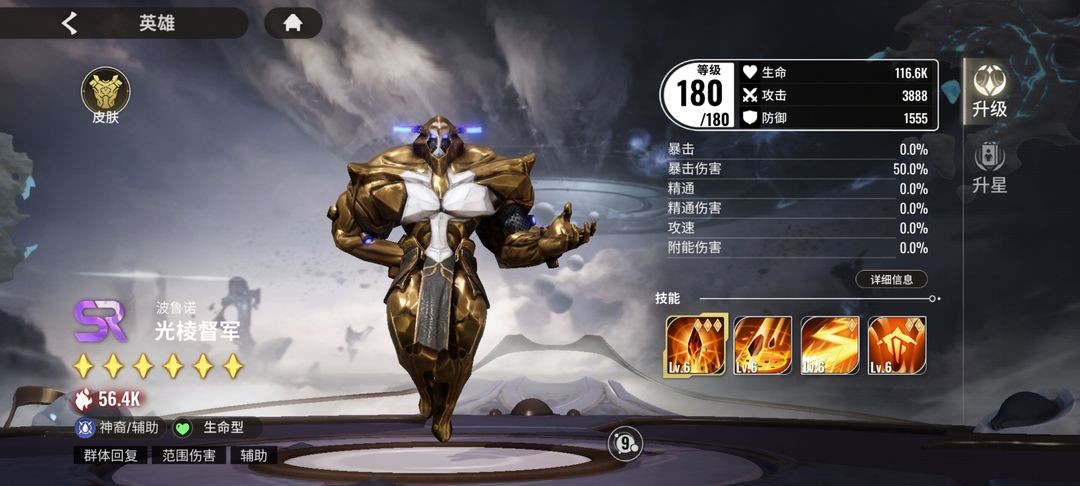This screenshot has height=486, width=1080.
Task: Go back using the arrow beside 英雄
Action: [x=69, y=23]
